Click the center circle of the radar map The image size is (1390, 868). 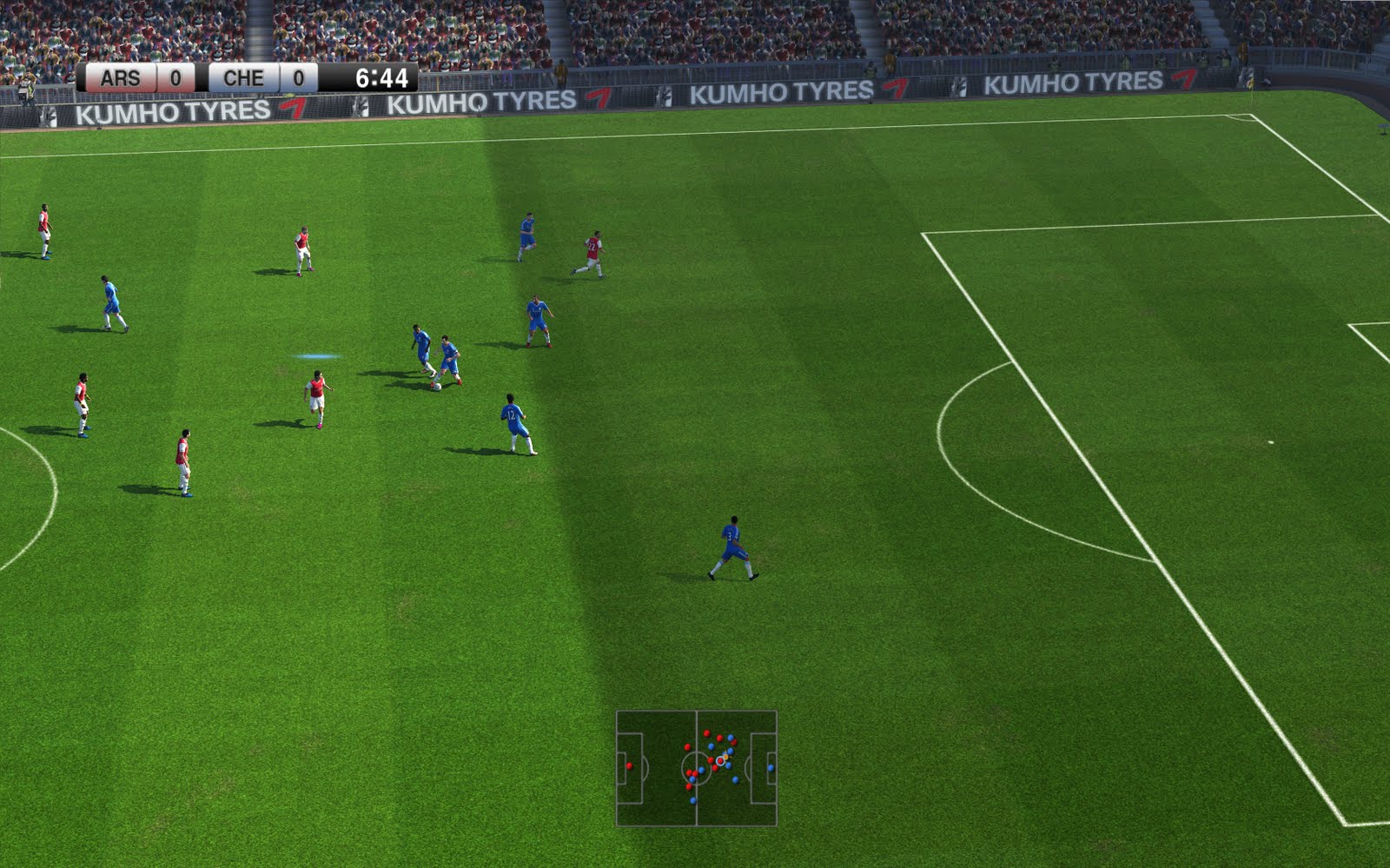(697, 769)
